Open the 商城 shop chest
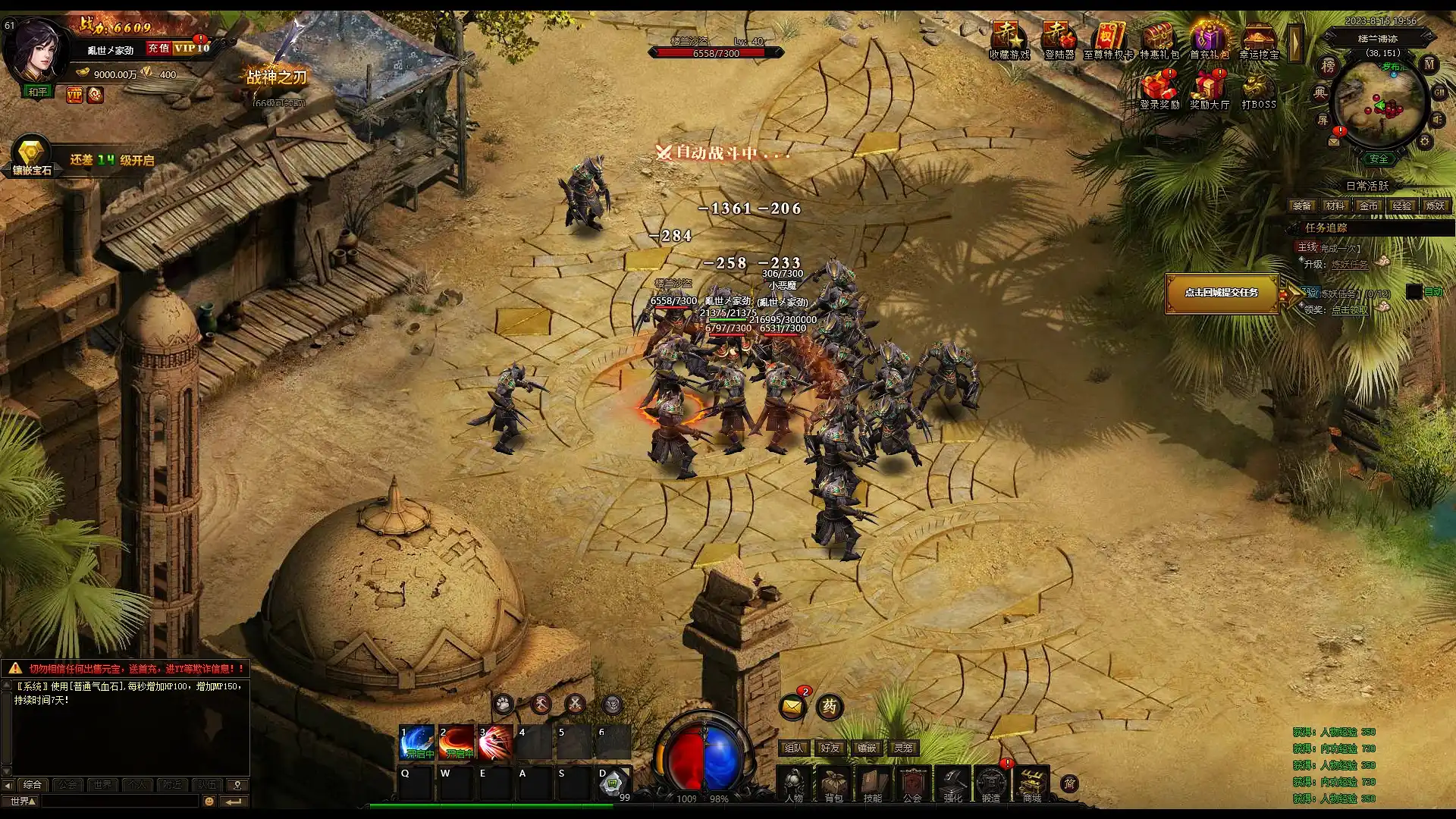 pyautogui.click(x=1031, y=783)
